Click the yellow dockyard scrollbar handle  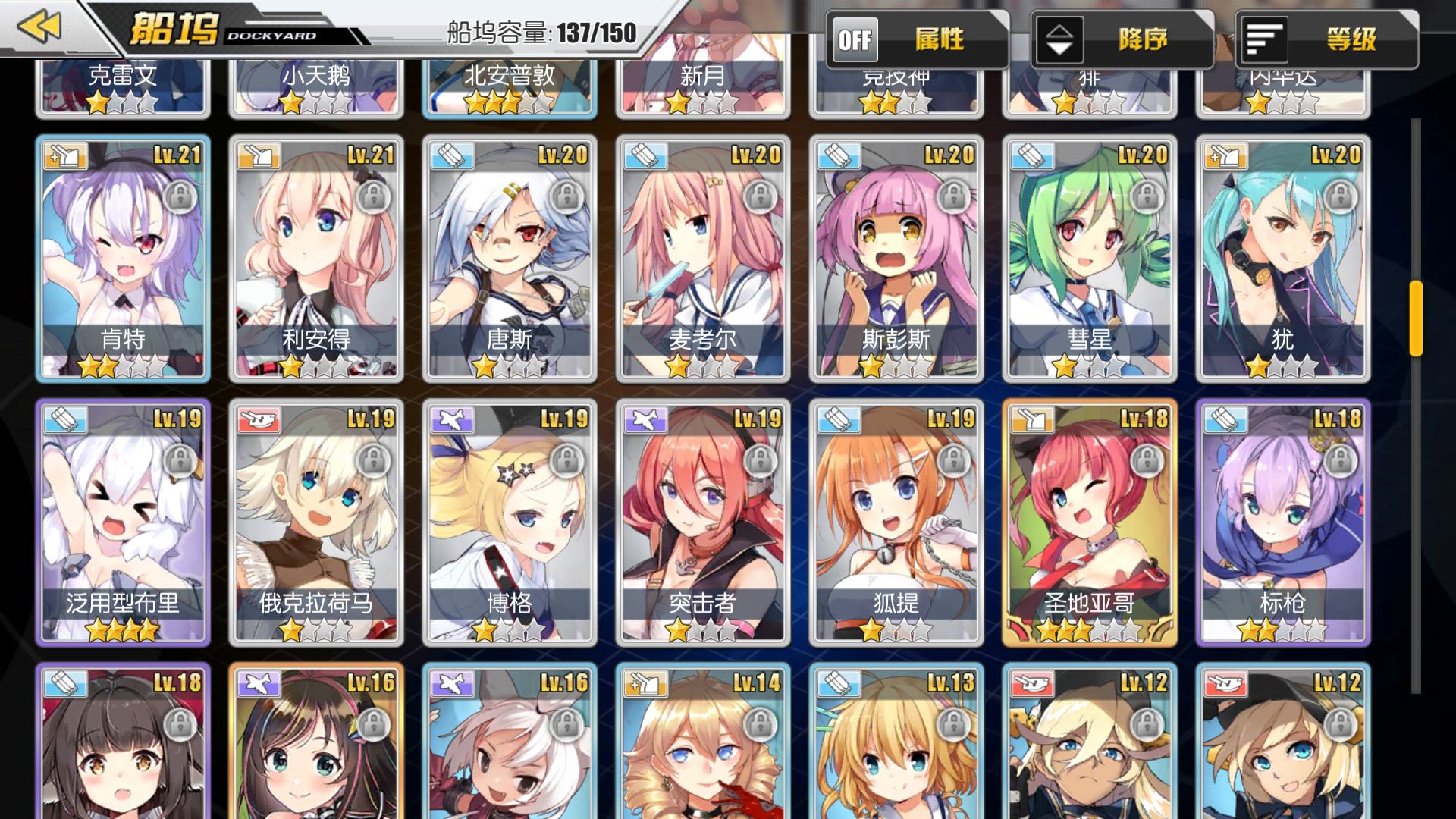coord(1416,318)
